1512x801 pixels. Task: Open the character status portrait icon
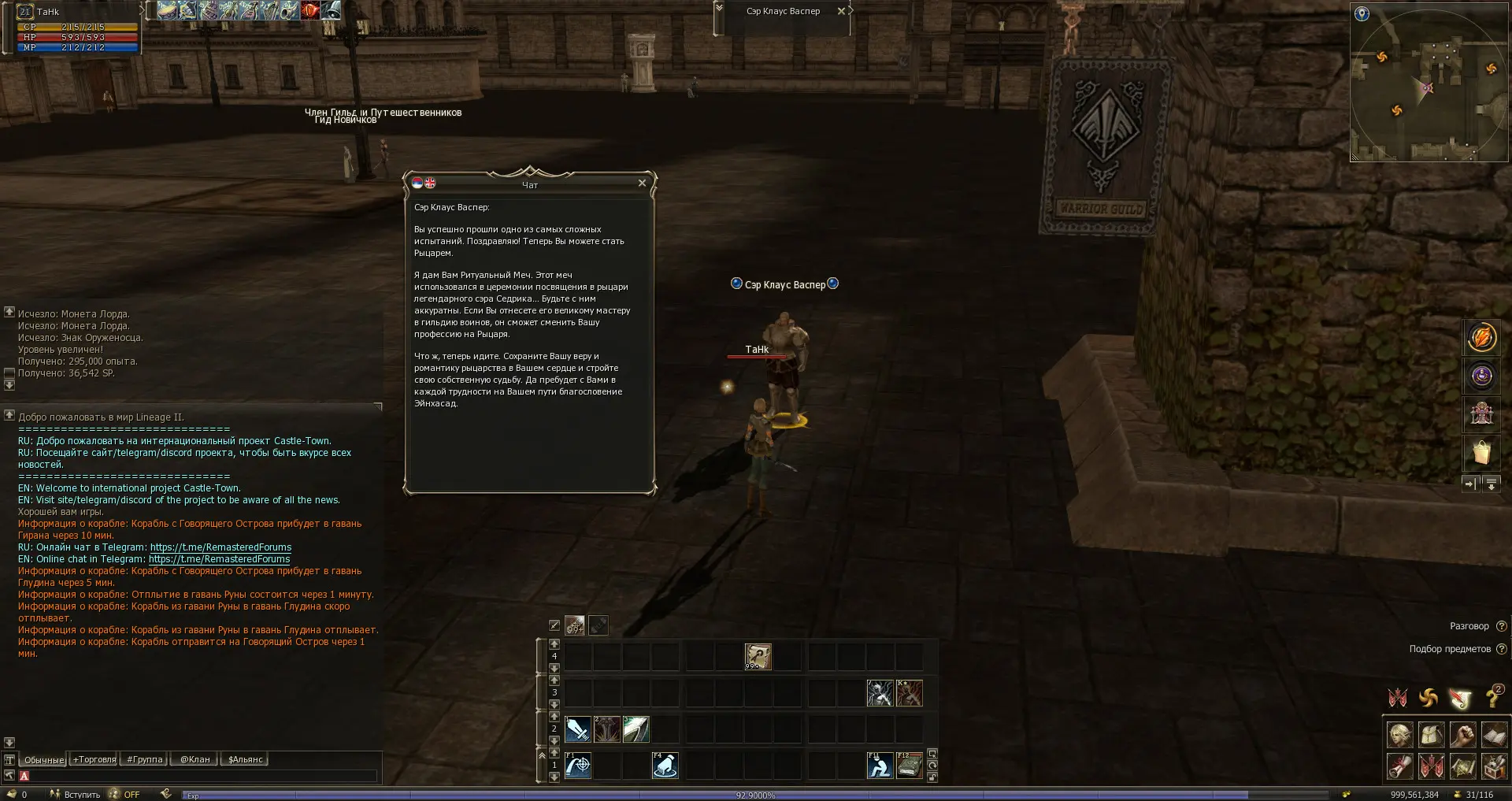[1399, 735]
